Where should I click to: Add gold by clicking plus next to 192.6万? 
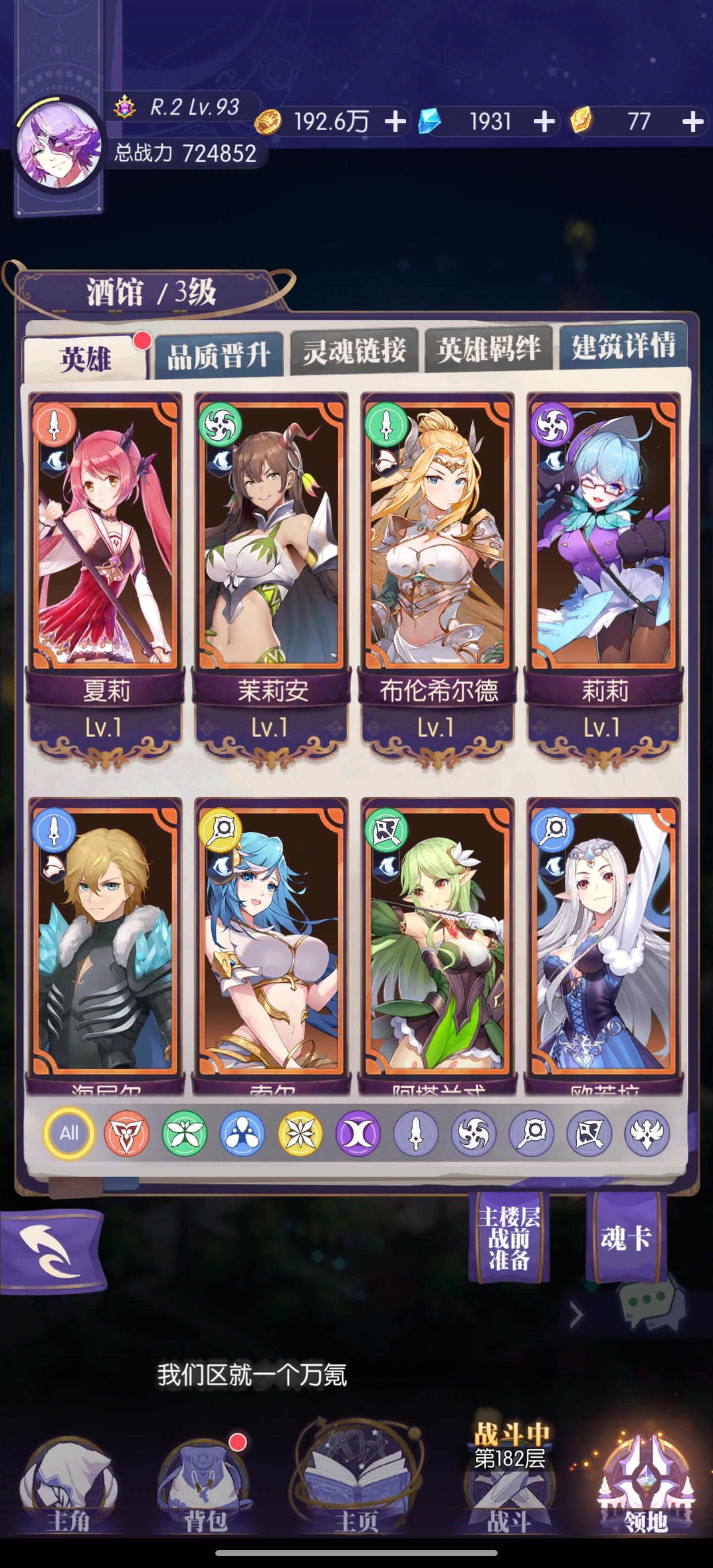pyautogui.click(x=396, y=121)
